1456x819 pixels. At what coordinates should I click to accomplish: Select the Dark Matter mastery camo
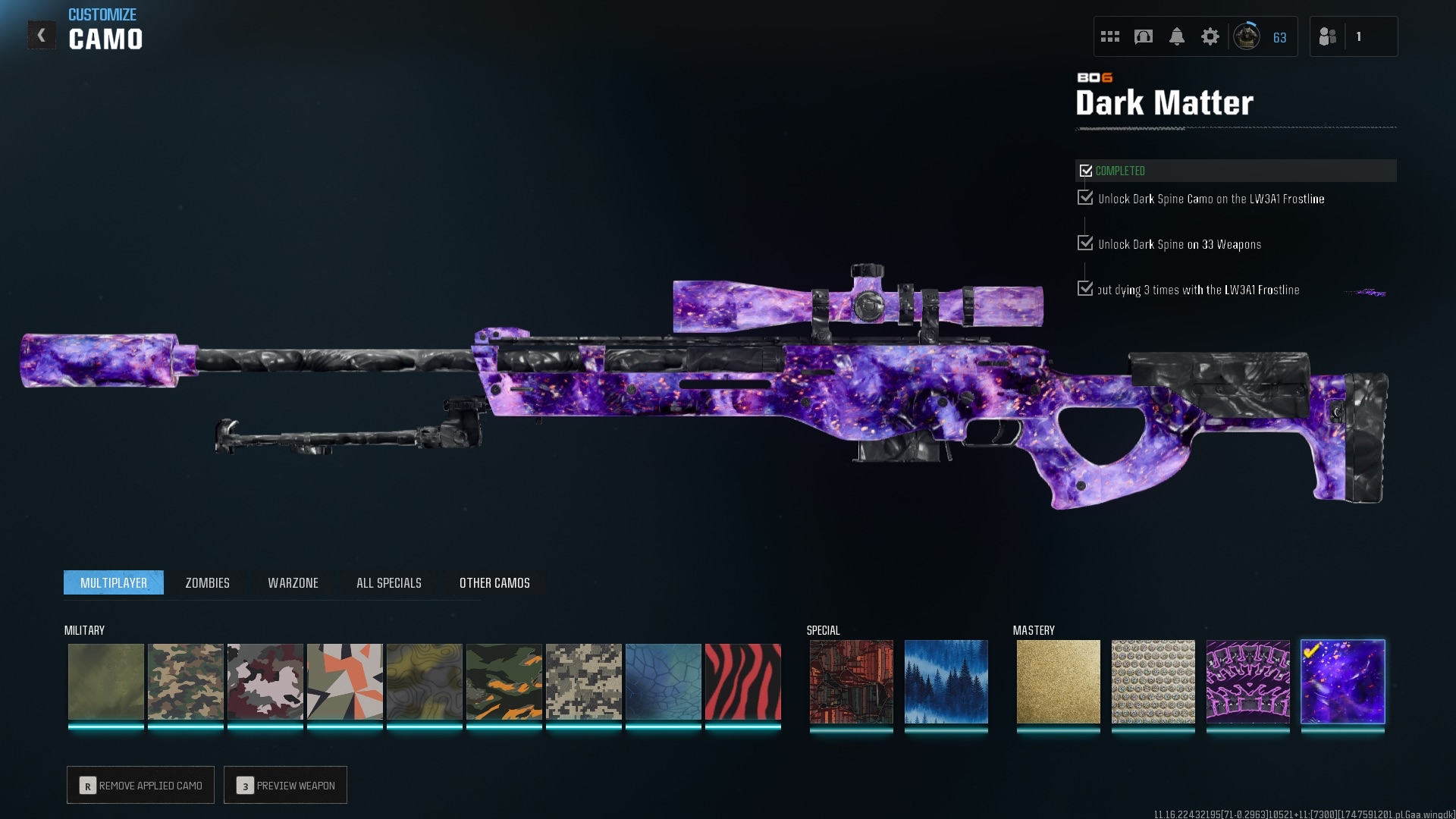click(x=1342, y=682)
